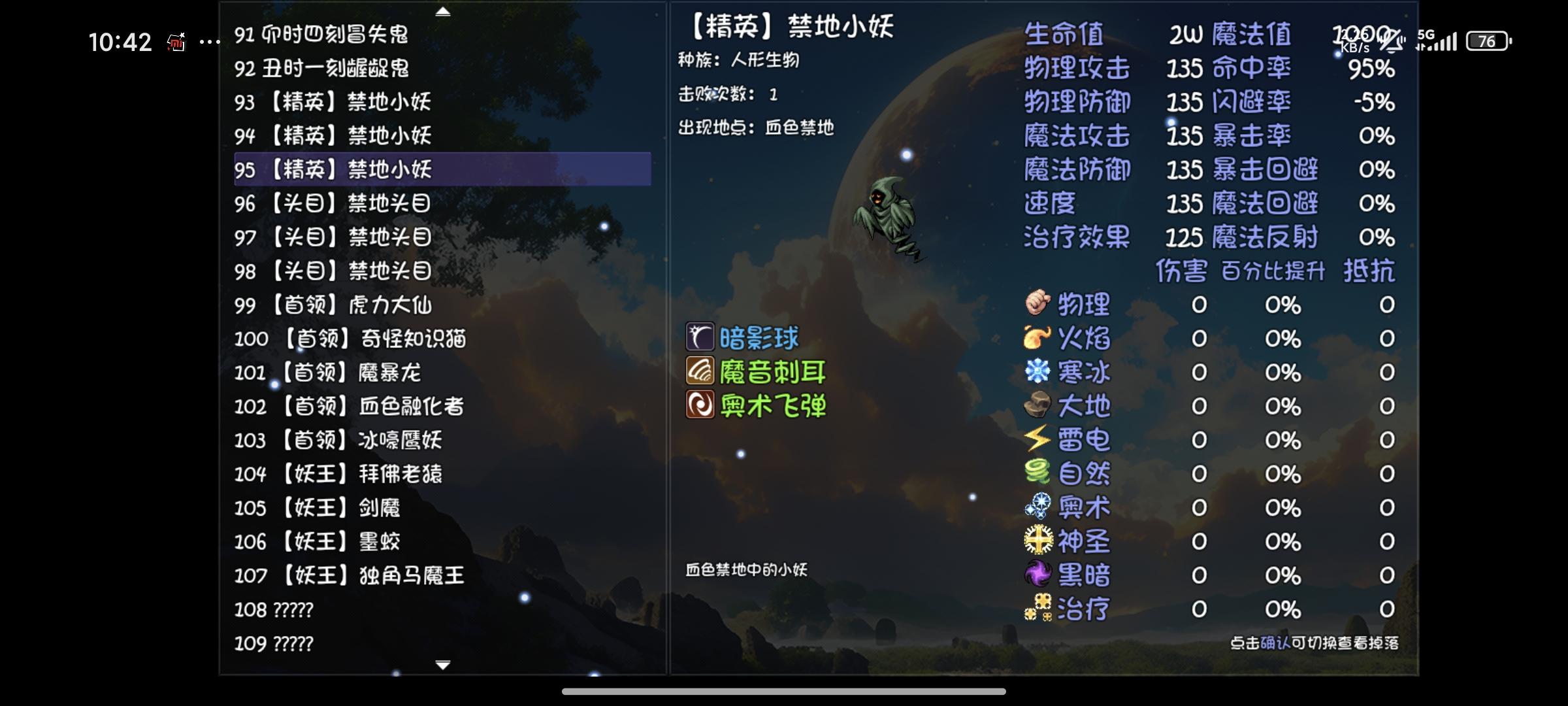Screen dimensions: 1568x706
Task: Click the 魔音刺耳 skill icon
Action: (700, 371)
